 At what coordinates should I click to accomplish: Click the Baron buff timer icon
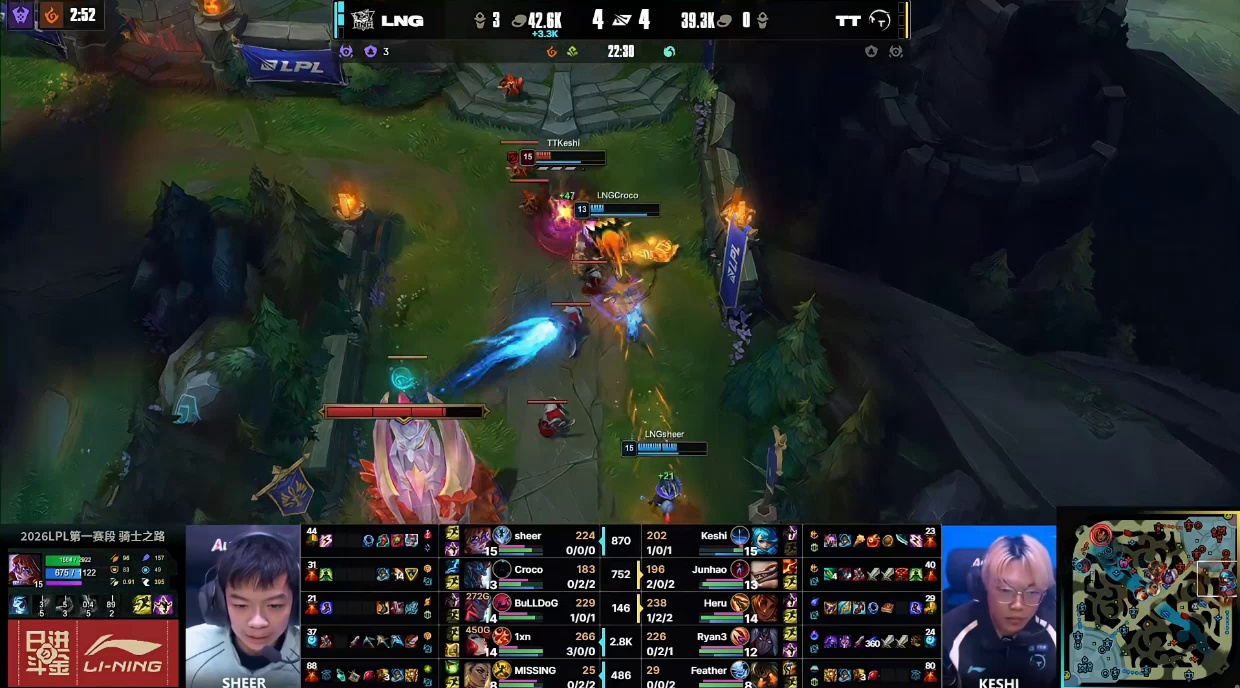point(20,15)
